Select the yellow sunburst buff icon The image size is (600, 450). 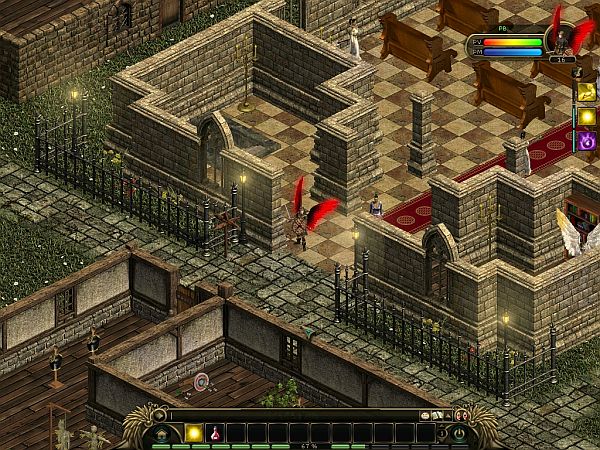coord(584,117)
